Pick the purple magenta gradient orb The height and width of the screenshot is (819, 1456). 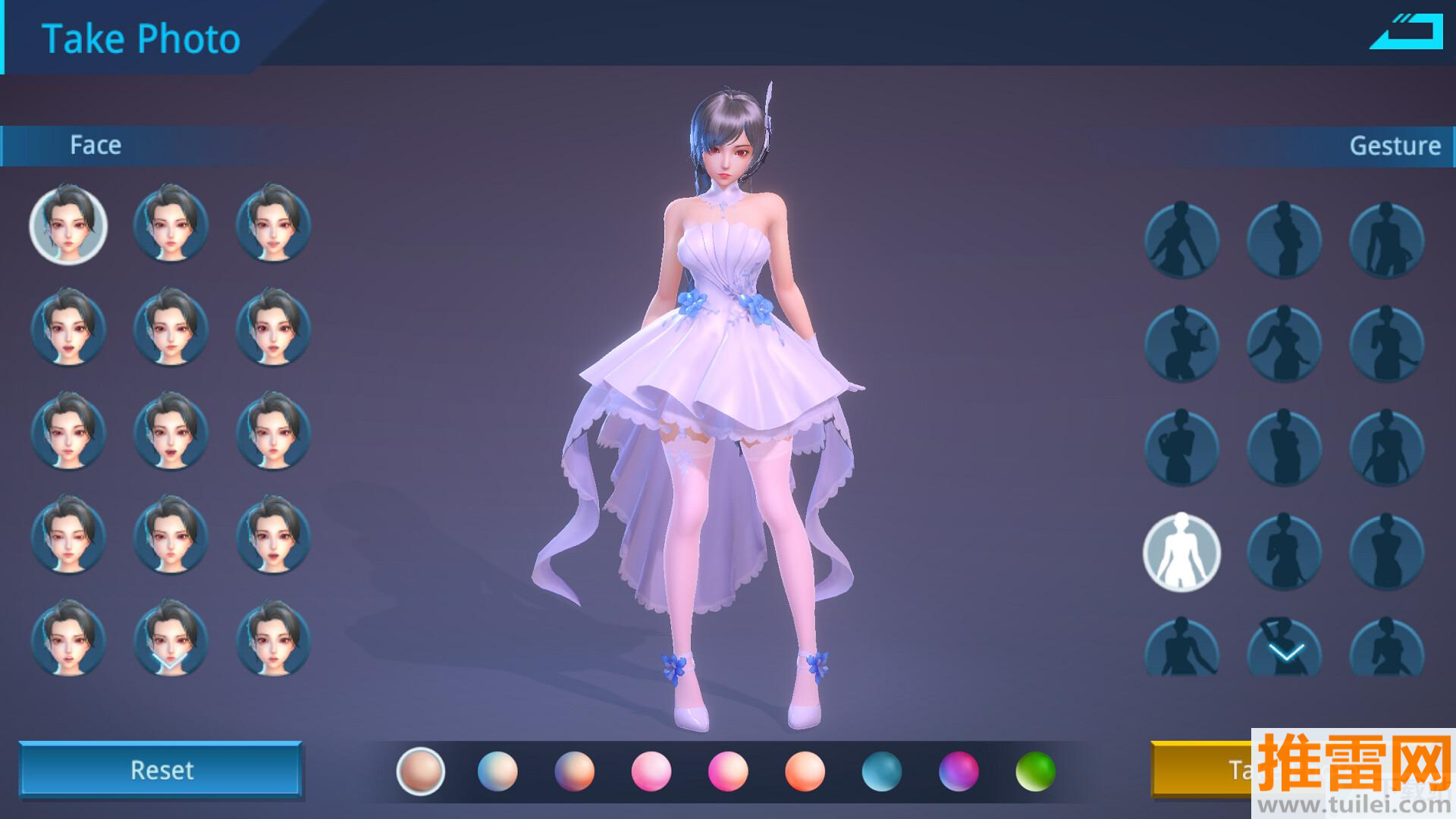tap(958, 771)
